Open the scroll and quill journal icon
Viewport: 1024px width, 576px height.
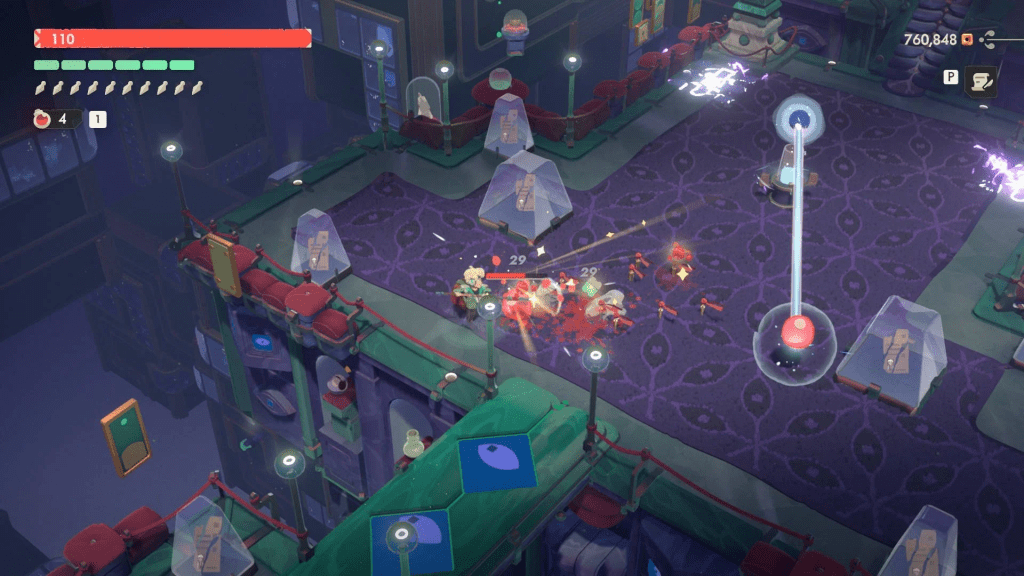(979, 82)
